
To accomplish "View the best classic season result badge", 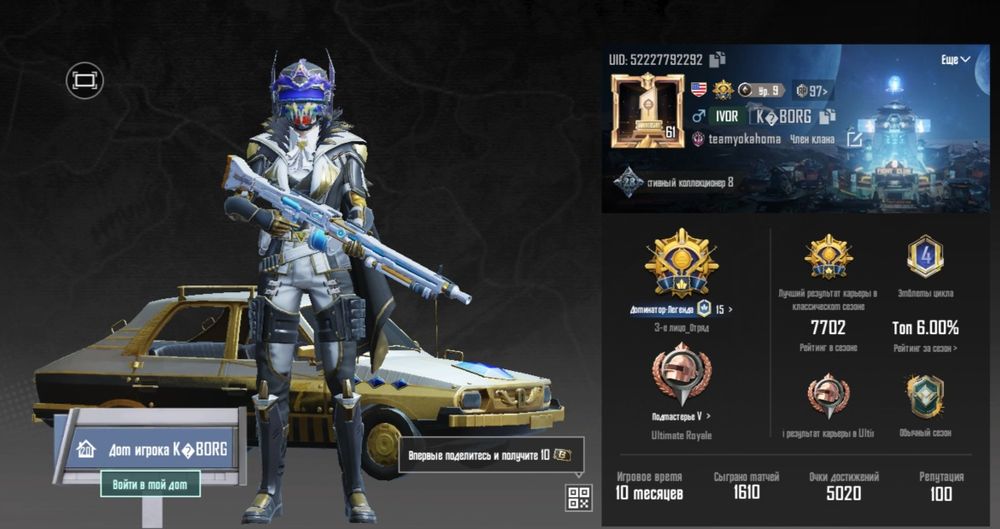I will point(828,257).
